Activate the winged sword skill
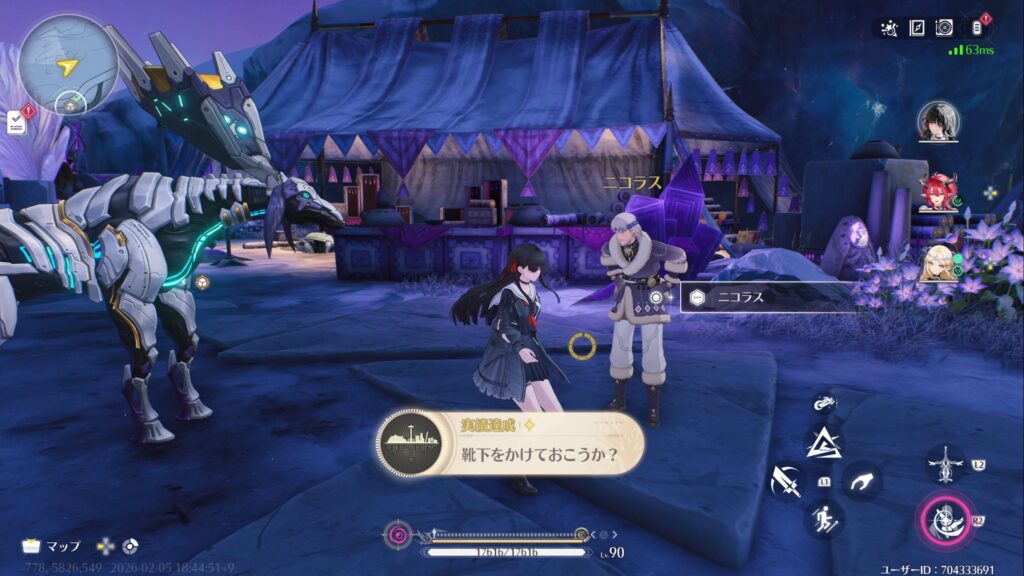 [x=944, y=464]
